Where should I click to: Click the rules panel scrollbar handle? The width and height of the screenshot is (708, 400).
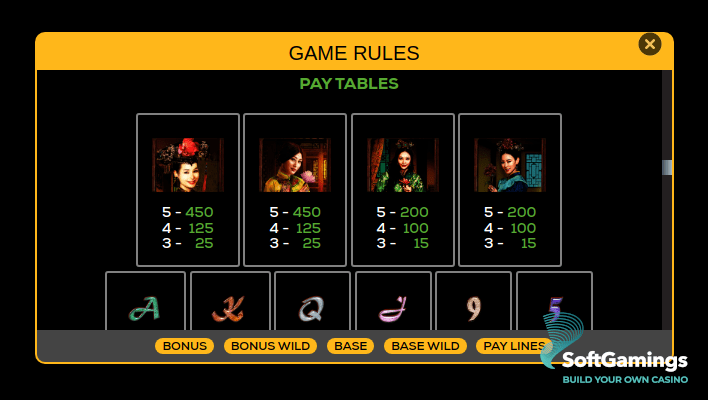667,167
